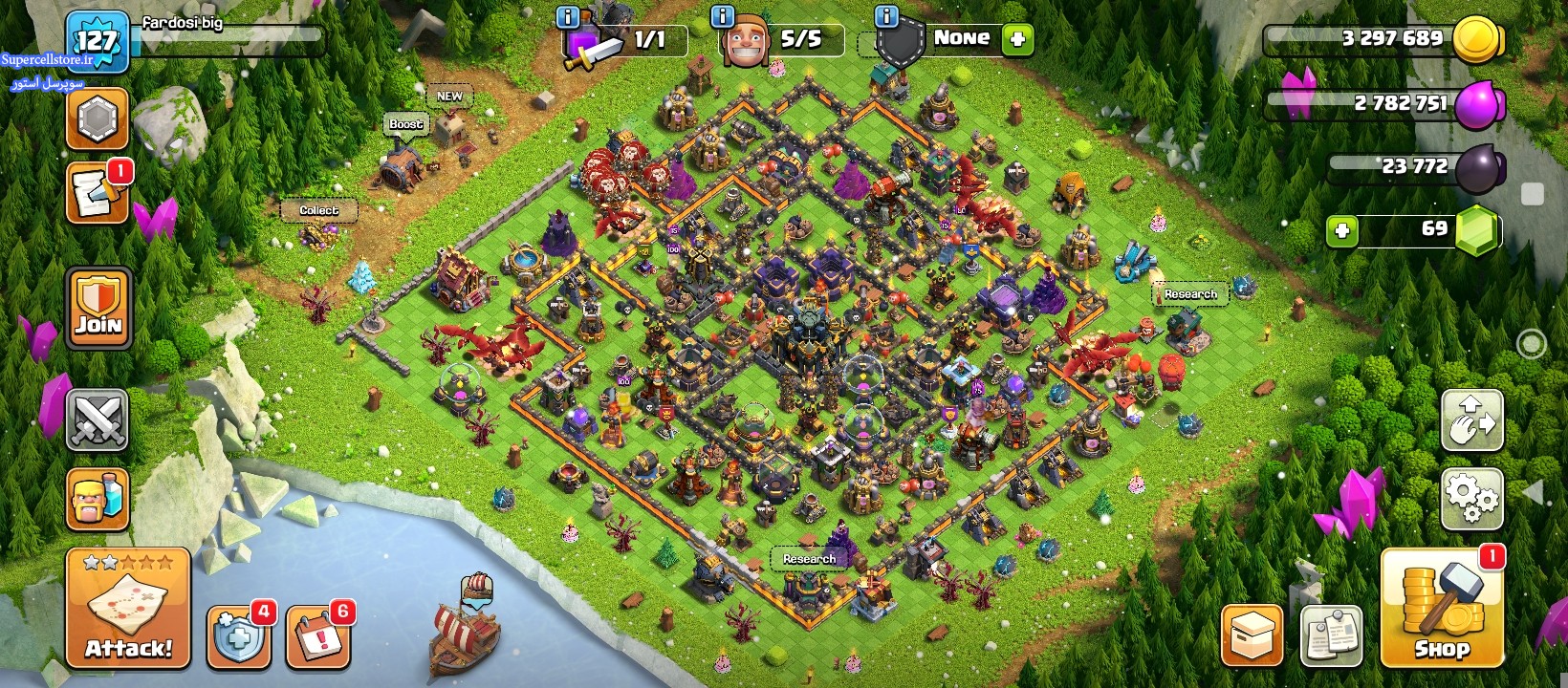Buy more gems with the green plus
The width and height of the screenshot is (1568, 688).
click(x=1342, y=230)
